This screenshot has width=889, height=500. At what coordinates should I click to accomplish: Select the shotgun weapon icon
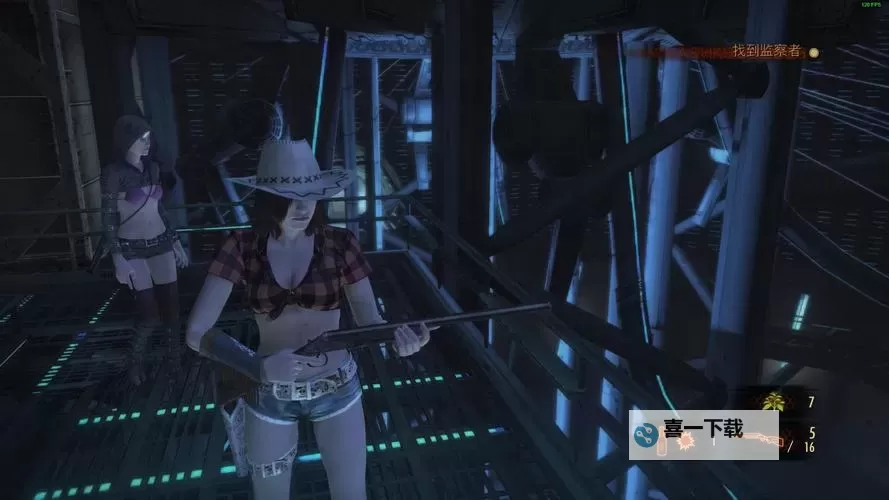(766, 439)
